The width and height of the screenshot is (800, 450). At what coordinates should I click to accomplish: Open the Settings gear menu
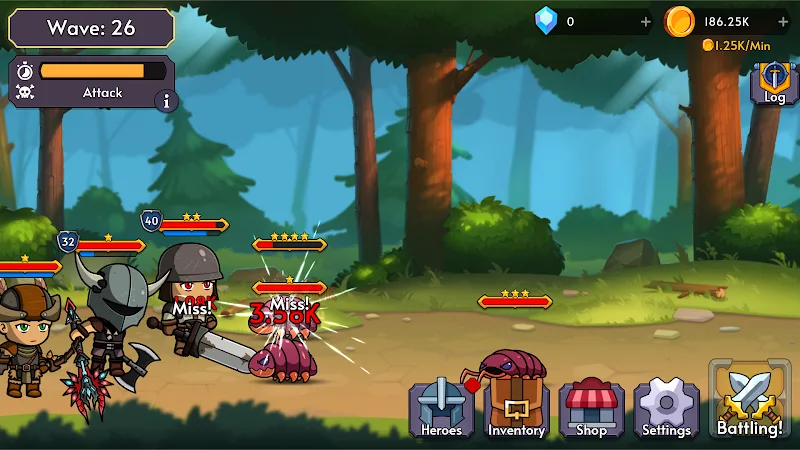(x=666, y=409)
